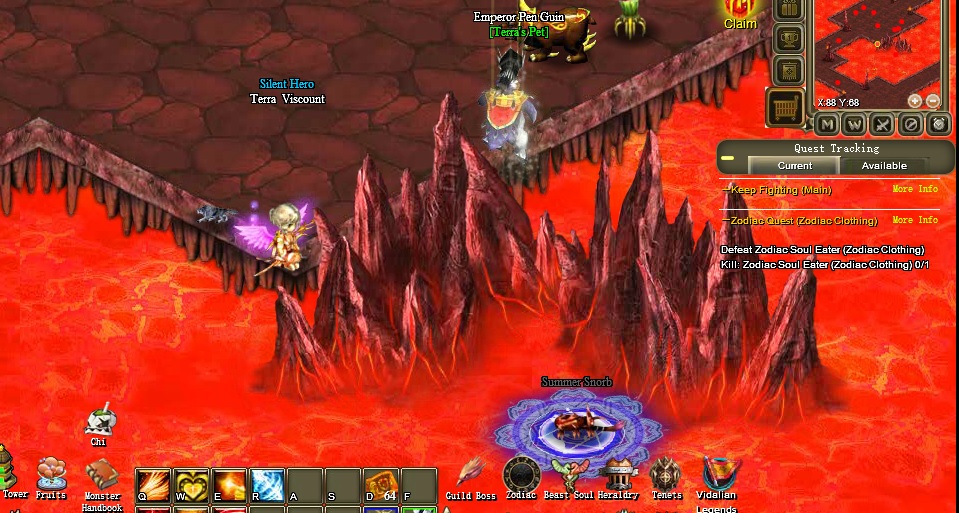This screenshot has width=959, height=513.
Task: View More Info for Zodiac Quest
Action: pyautogui.click(x=915, y=220)
